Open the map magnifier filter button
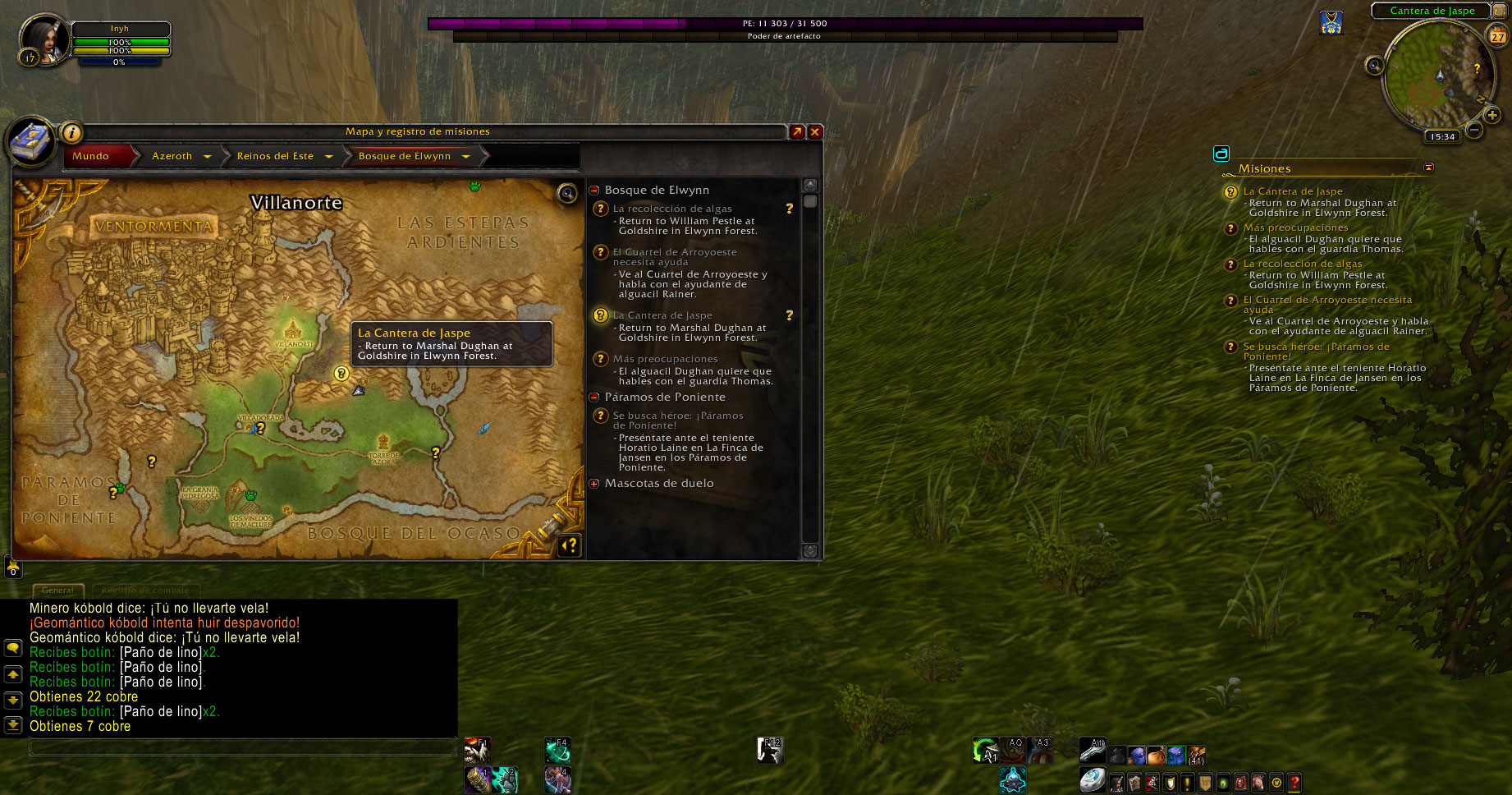 point(566,193)
